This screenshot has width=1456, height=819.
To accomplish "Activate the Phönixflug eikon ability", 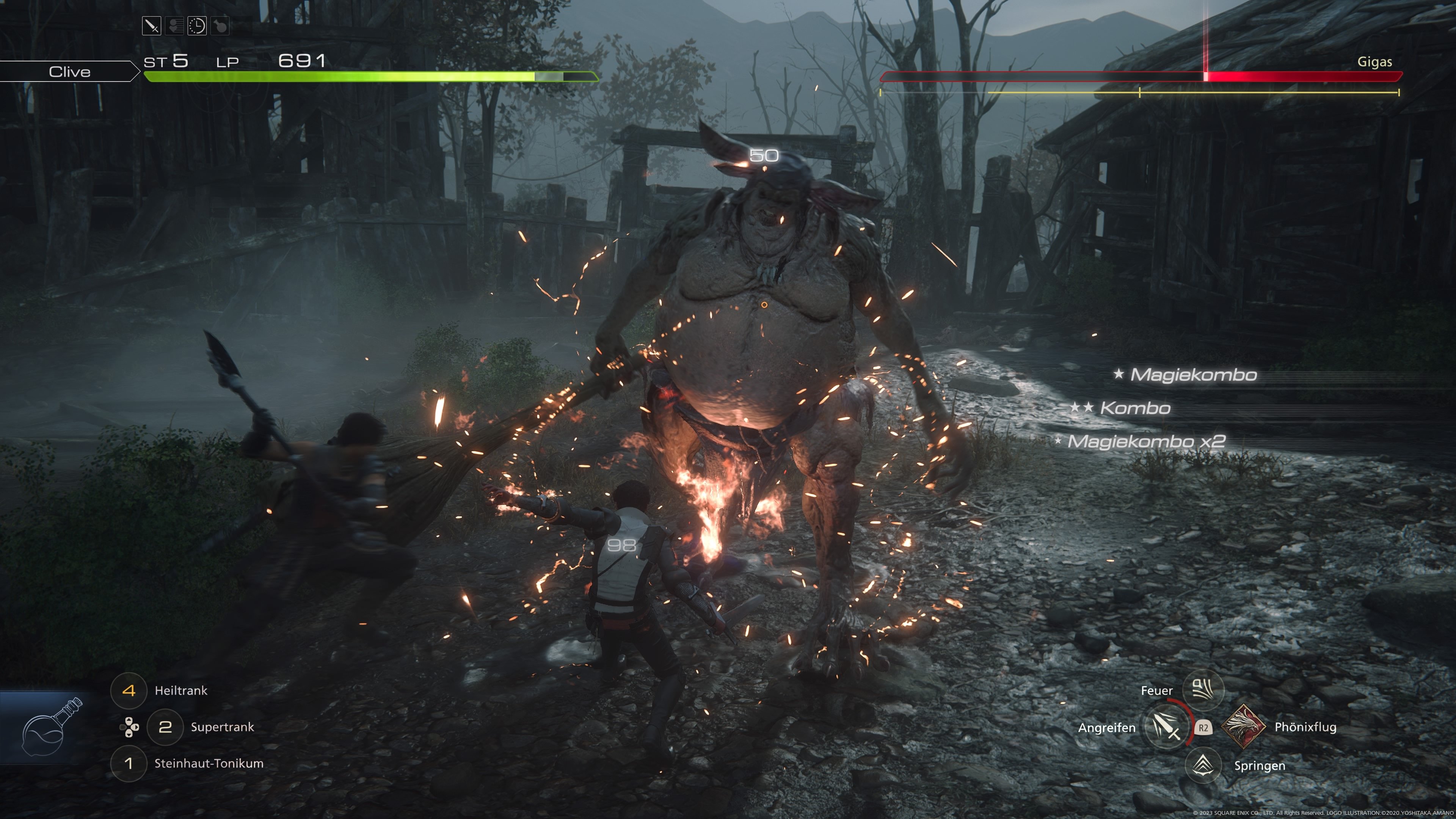I will [1244, 727].
